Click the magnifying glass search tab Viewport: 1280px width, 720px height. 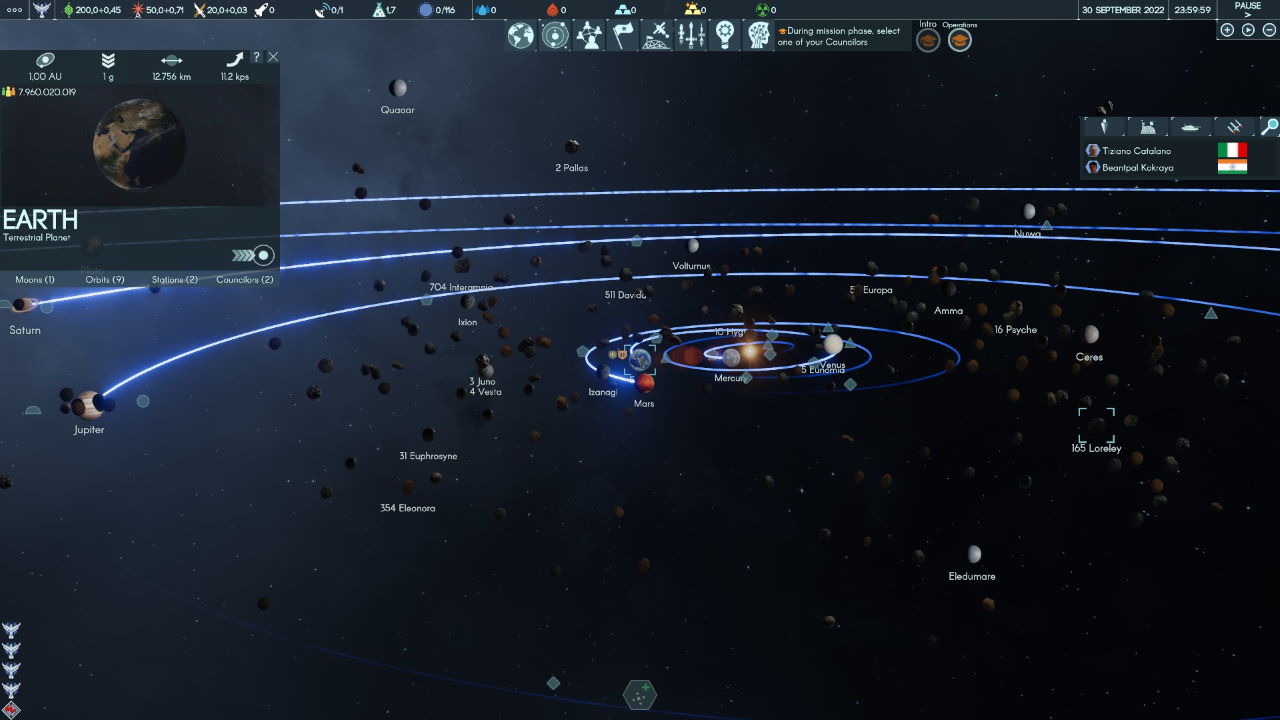tap(1268, 127)
